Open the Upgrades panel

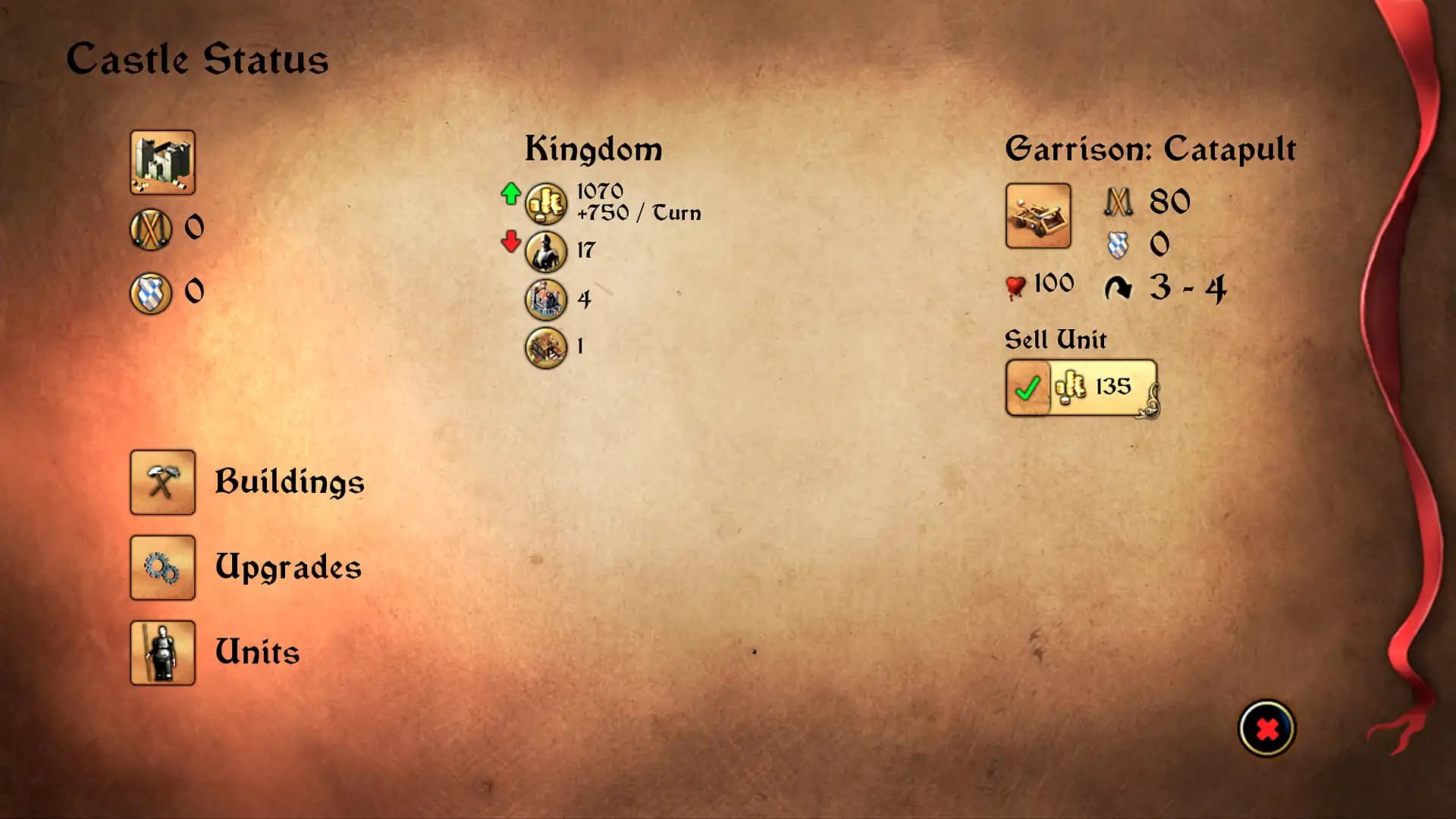(288, 567)
